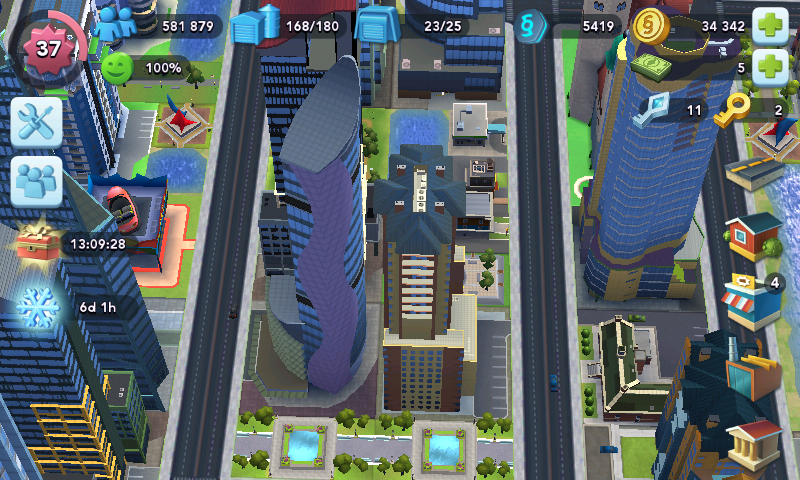Image resolution: width=800 pixels, height=480 pixels.
Task: Add Simoleons with the plus beside 34 342
Action: pyautogui.click(x=769, y=25)
